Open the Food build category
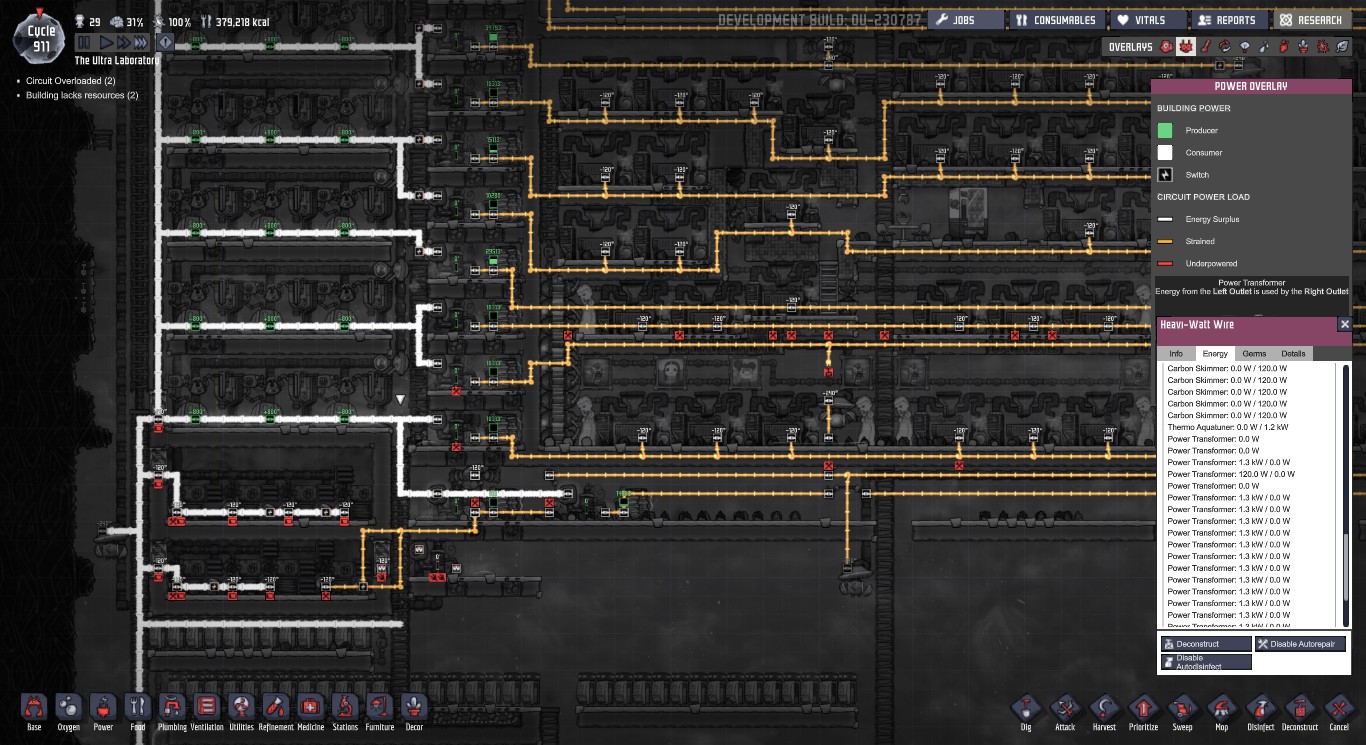Image resolution: width=1366 pixels, height=745 pixels. tap(137, 712)
